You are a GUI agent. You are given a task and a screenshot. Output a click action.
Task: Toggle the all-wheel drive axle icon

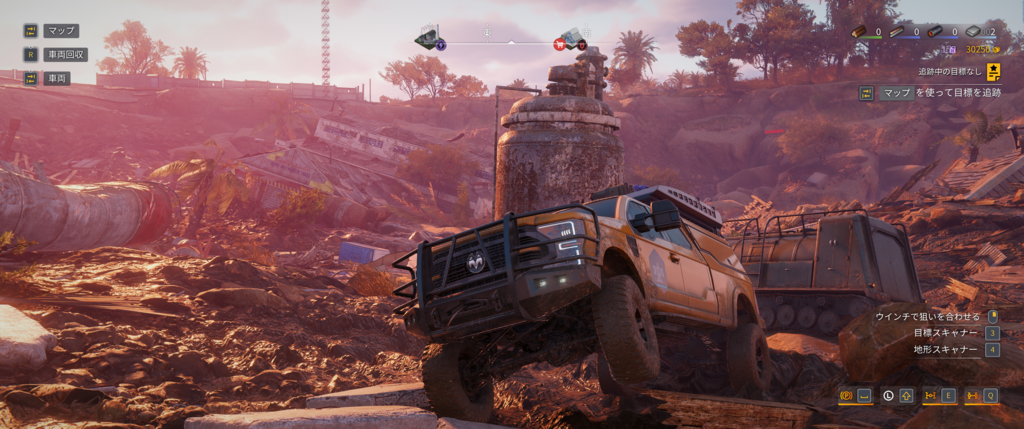971,396
